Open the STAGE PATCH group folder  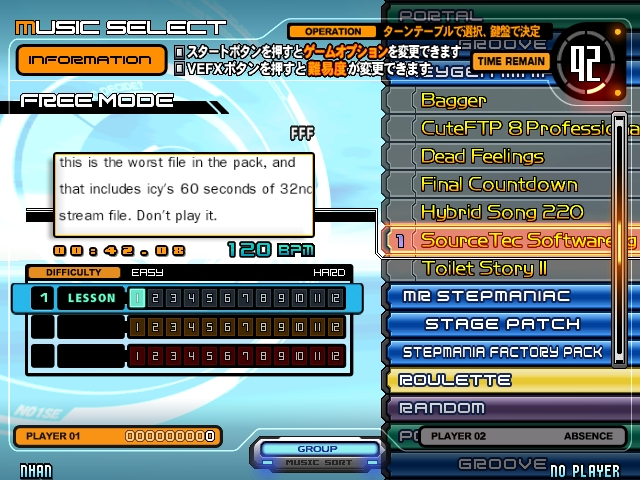[502, 324]
